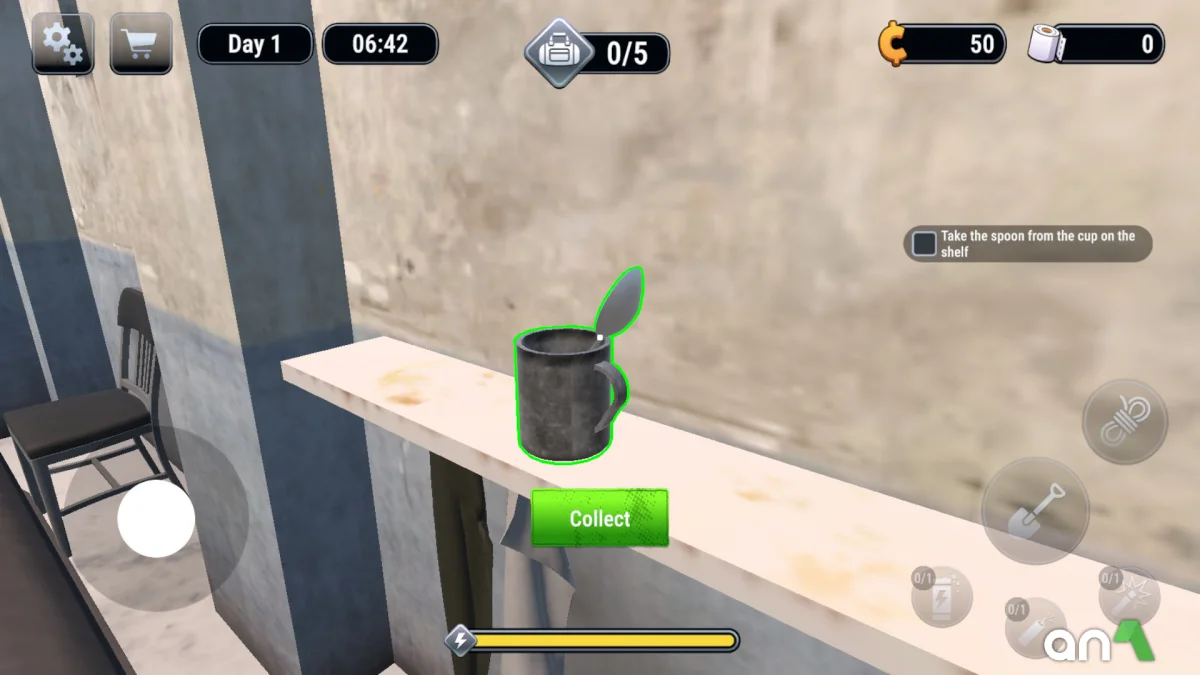Click the bag counter icon
Screen dimensions: 1200x675
[560, 52]
